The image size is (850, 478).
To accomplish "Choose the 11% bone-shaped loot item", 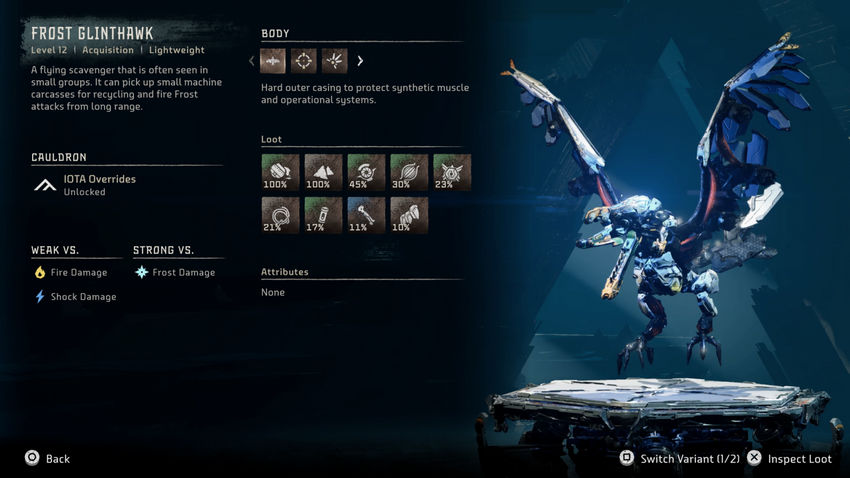I will pos(366,215).
